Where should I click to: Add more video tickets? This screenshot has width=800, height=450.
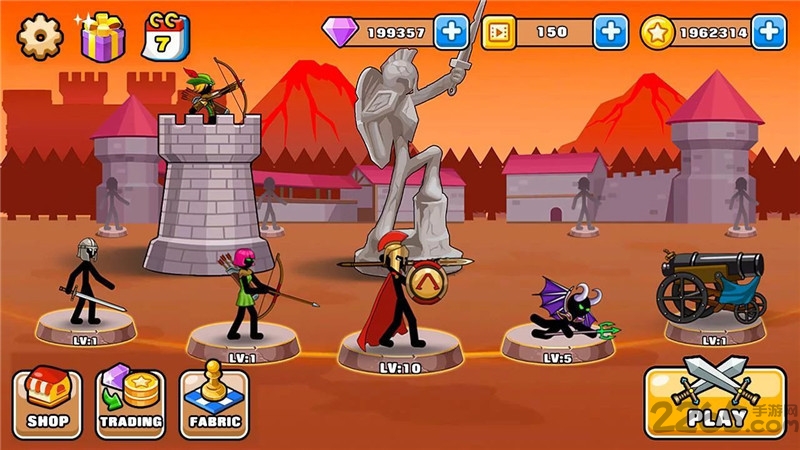pos(610,32)
